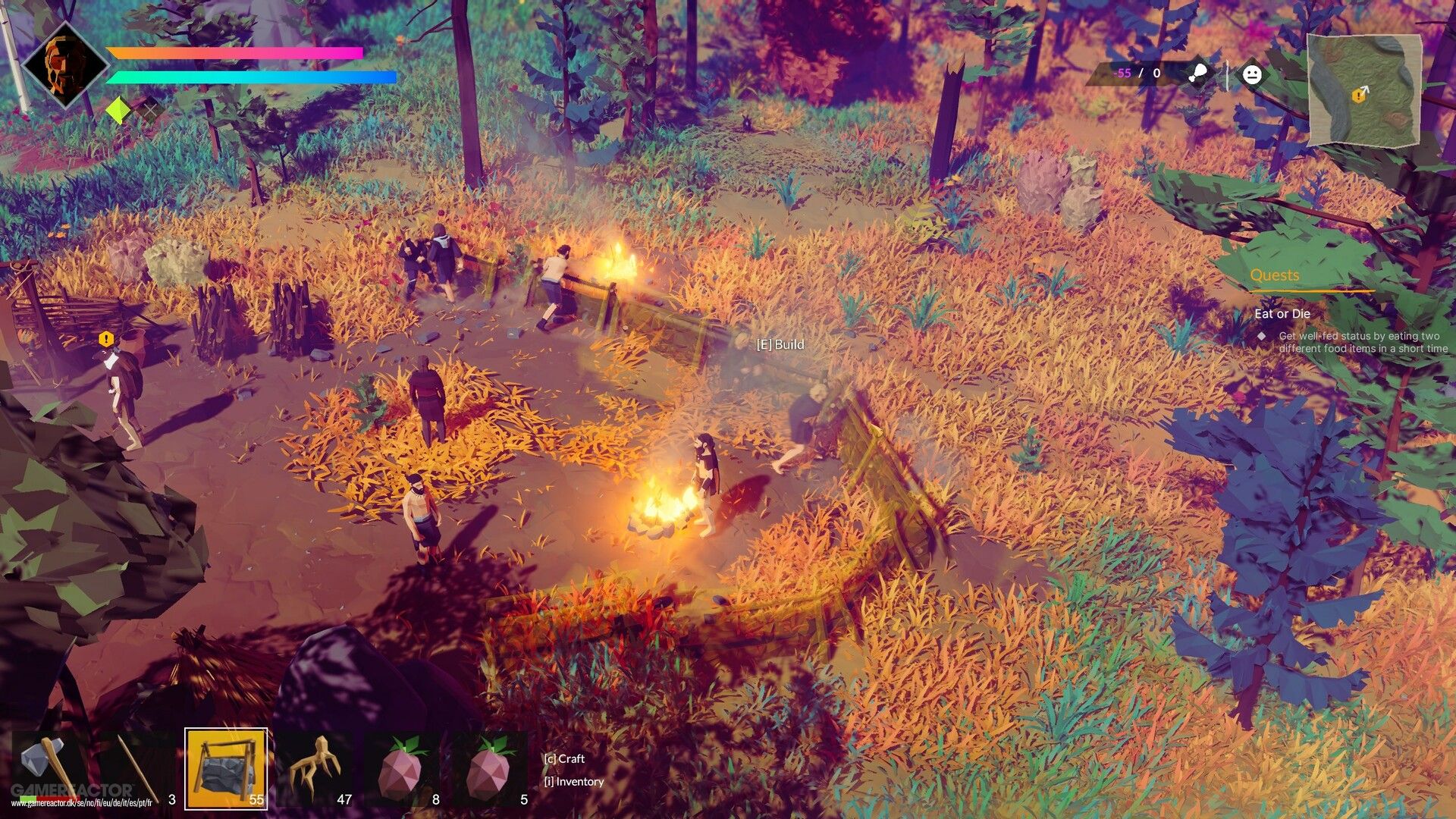
Task: Open the Inventory menu
Action: coord(573,782)
